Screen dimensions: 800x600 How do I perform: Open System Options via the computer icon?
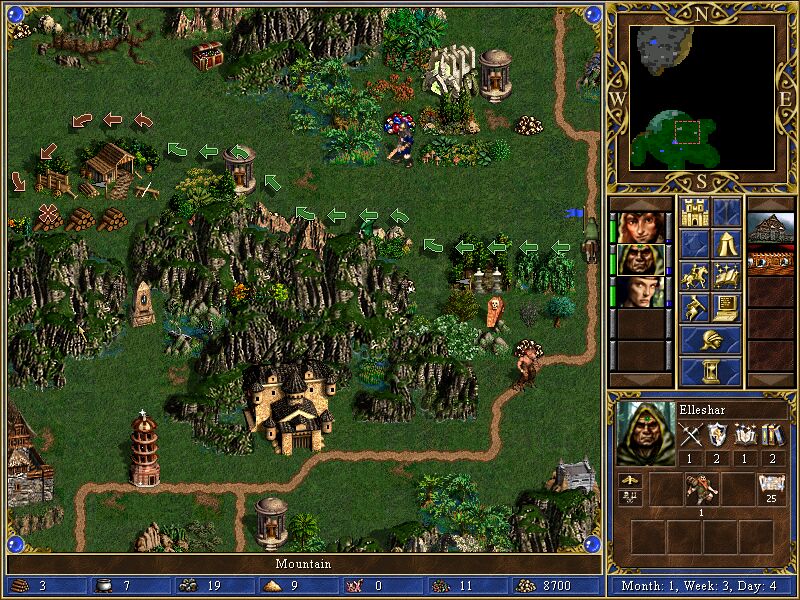pyautogui.click(x=727, y=307)
